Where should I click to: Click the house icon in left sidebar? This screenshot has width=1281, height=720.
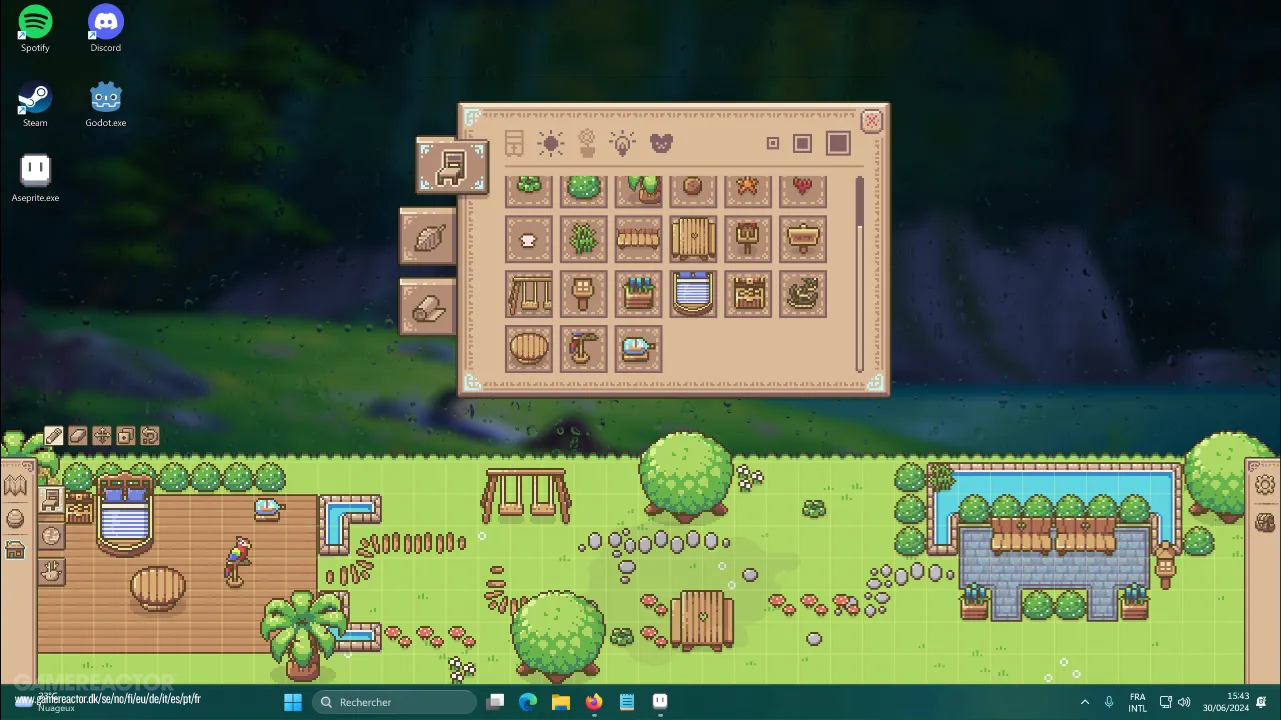[15, 549]
